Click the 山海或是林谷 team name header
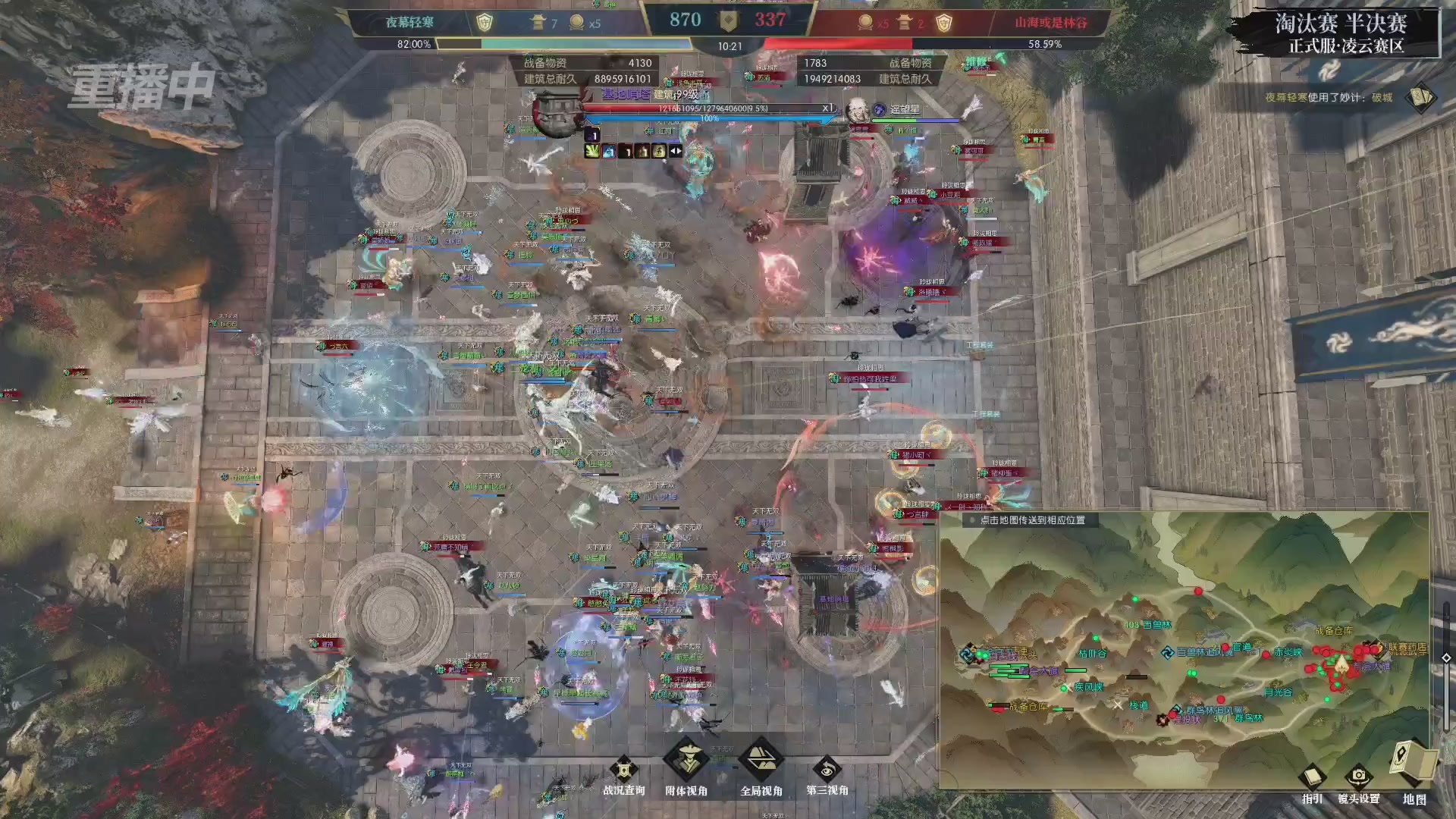The height and width of the screenshot is (819, 1456). click(x=1054, y=20)
